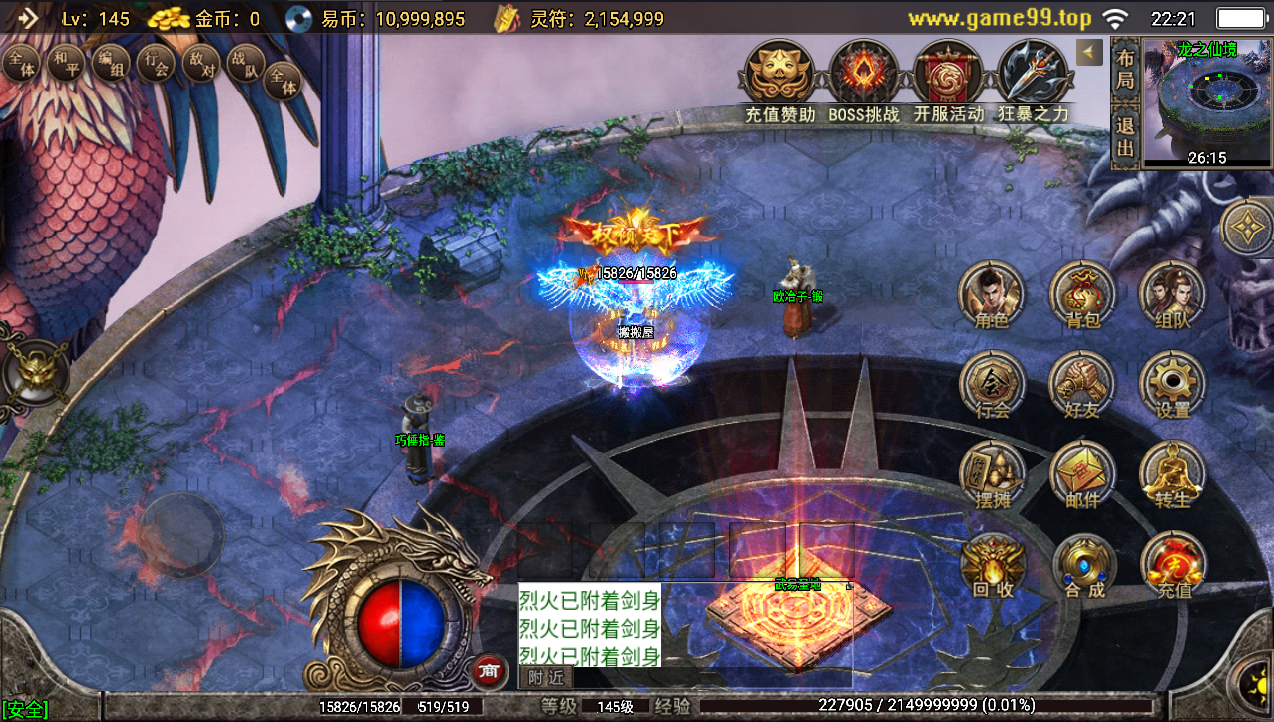The width and height of the screenshot is (1274, 722).
Task: Open the 角色 character panel
Action: 991,295
